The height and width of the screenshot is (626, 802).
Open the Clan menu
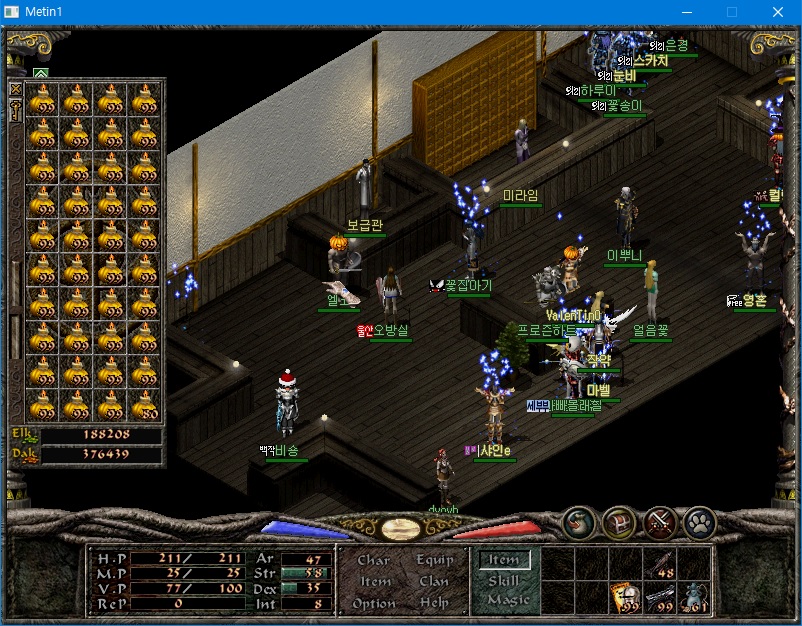point(434,582)
